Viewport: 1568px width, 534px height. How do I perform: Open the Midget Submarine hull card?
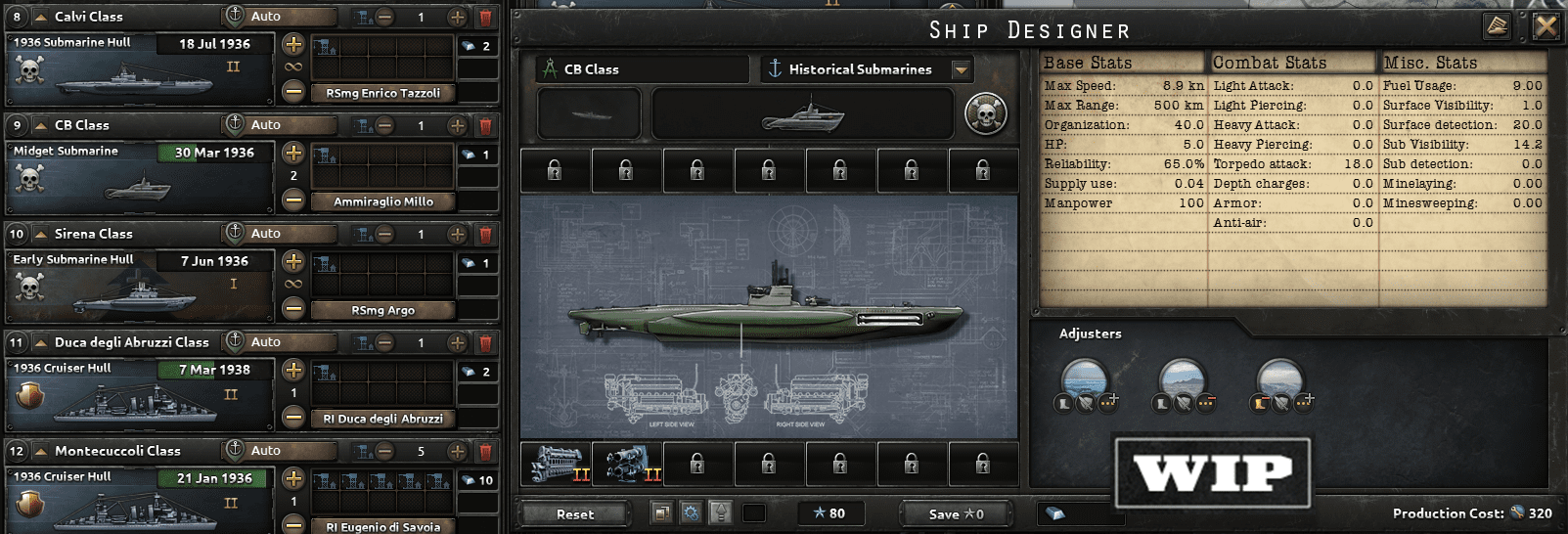(x=139, y=177)
